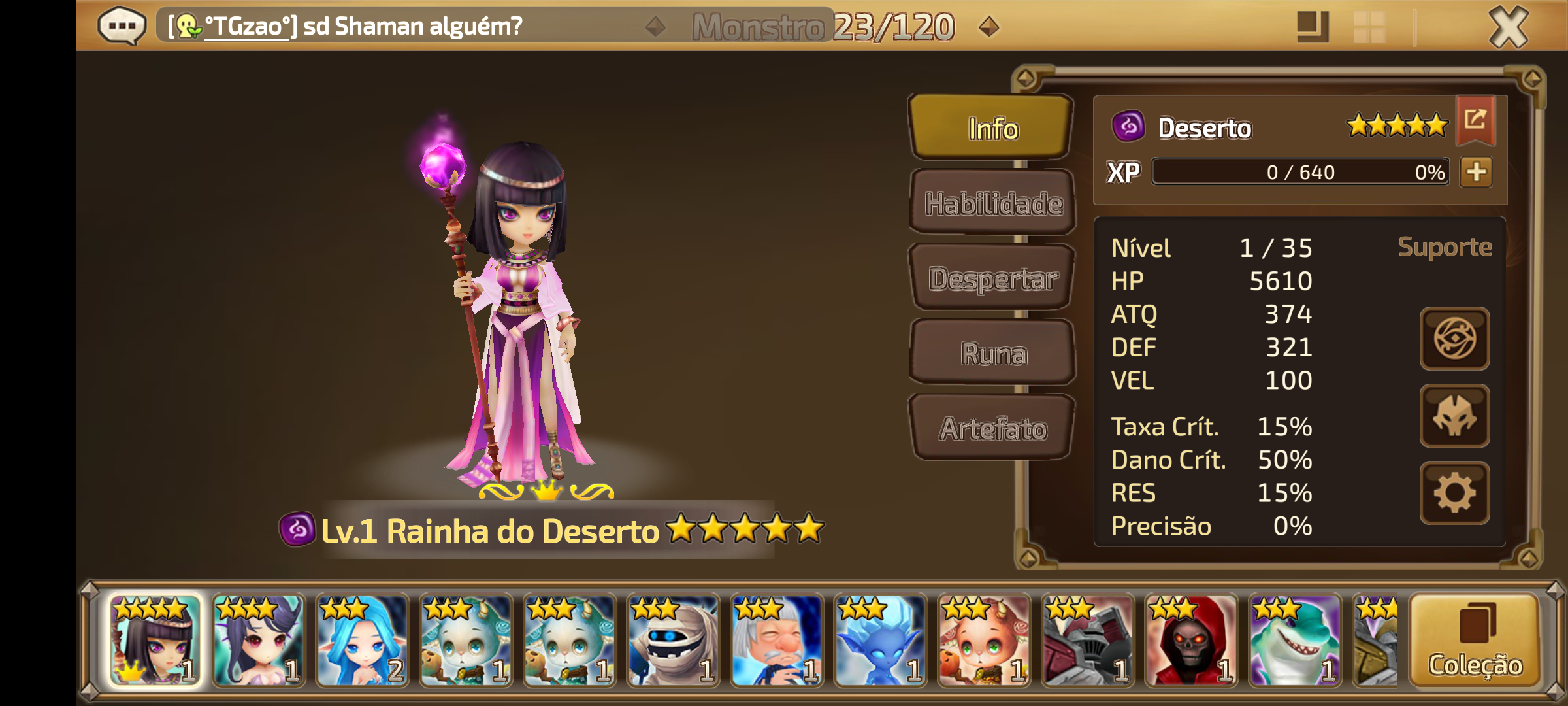This screenshot has height=706, width=1568.
Task: Show the Runa tab
Action: [992, 354]
